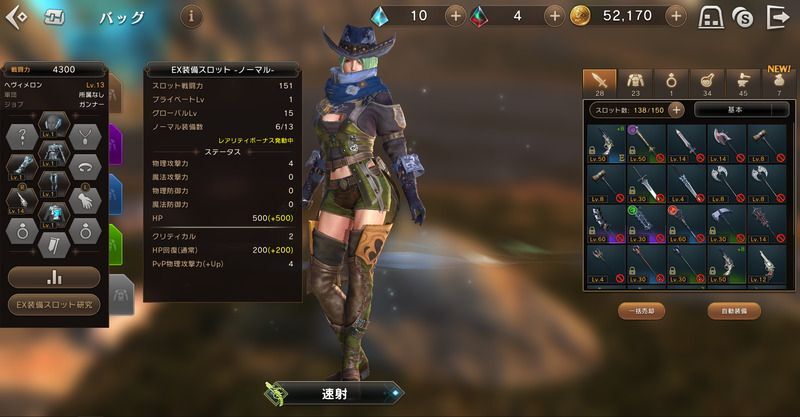Select the necklace equipment slot
Image resolution: width=800 pixels, height=417 pixels.
click(x=87, y=139)
